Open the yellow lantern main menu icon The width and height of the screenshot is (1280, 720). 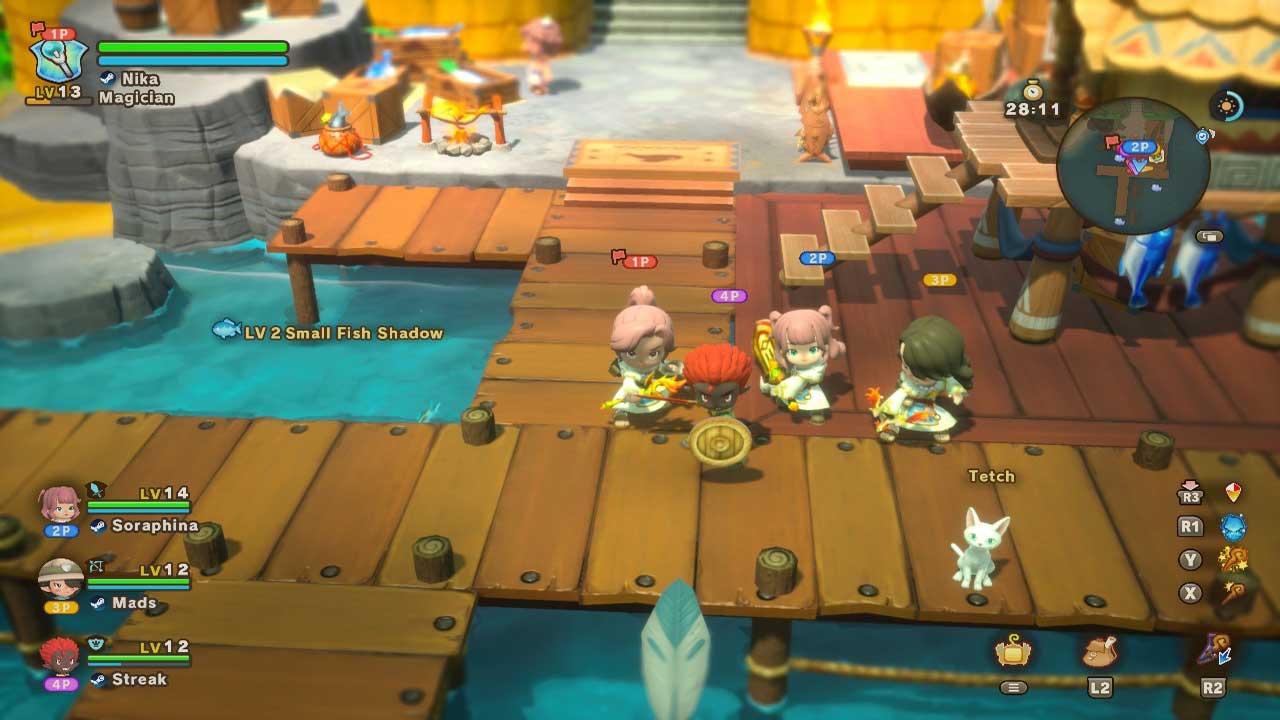[x=1013, y=652]
